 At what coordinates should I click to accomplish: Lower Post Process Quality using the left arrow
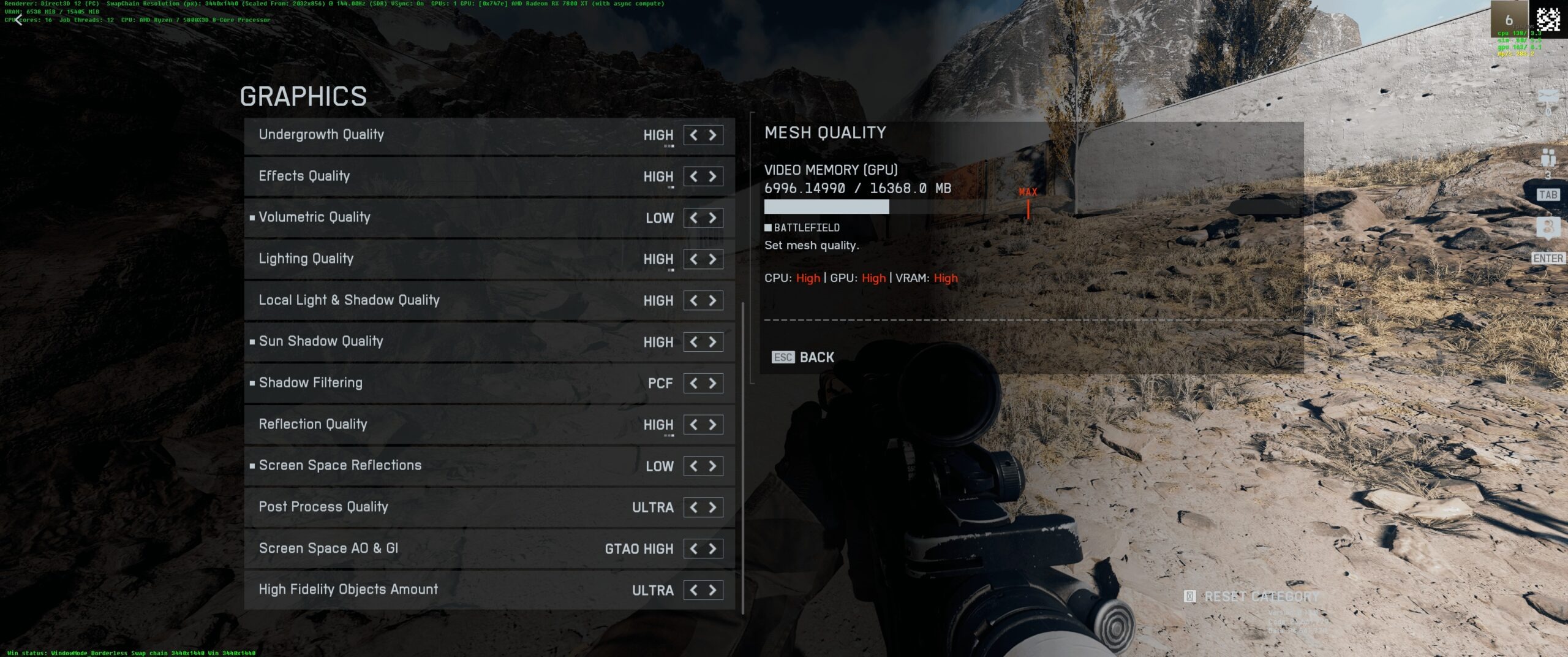693,507
